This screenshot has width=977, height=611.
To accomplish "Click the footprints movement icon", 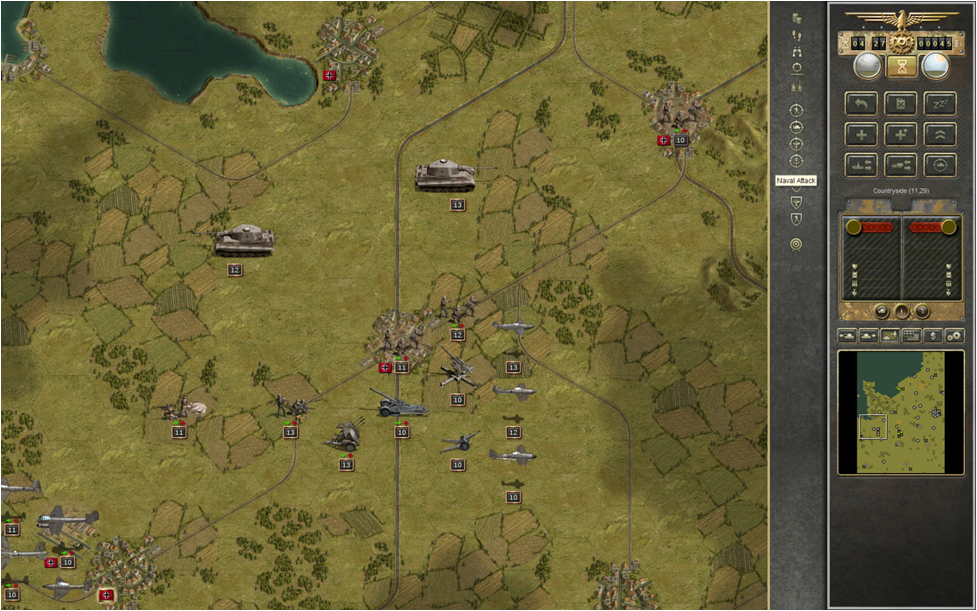I will [797, 35].
